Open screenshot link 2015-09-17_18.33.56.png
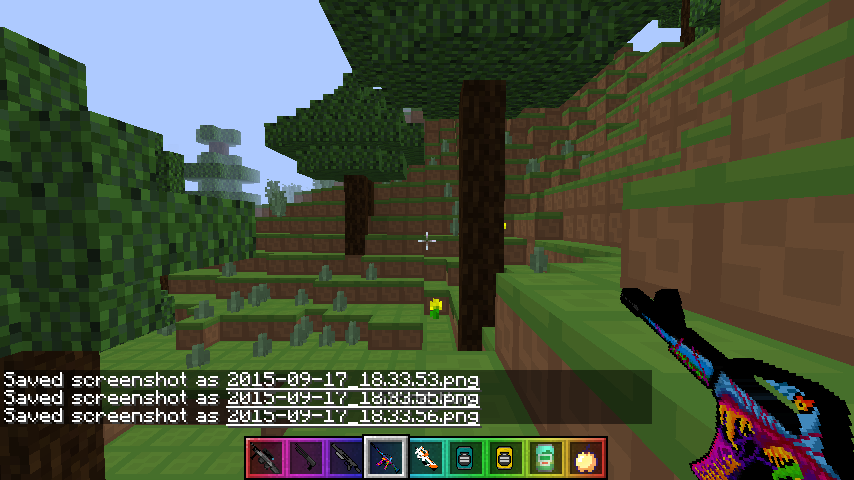The width and height of the screenshot is (854, 480). pyautogui.click(x=352, y=416)
